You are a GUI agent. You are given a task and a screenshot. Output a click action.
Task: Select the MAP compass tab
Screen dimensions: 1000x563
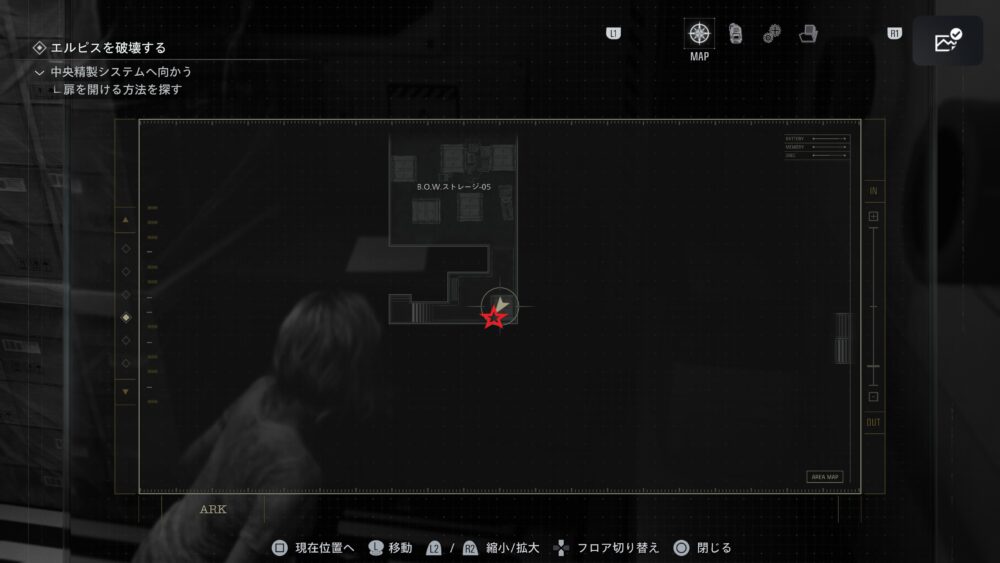(x=699, y=34)
